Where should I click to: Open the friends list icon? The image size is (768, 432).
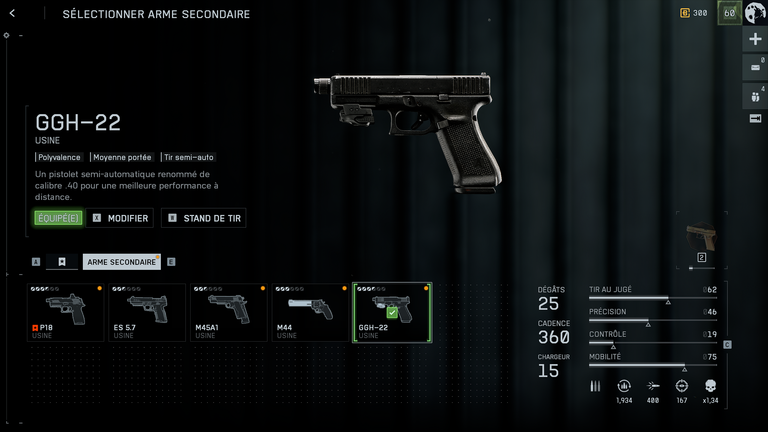[755, 97]
